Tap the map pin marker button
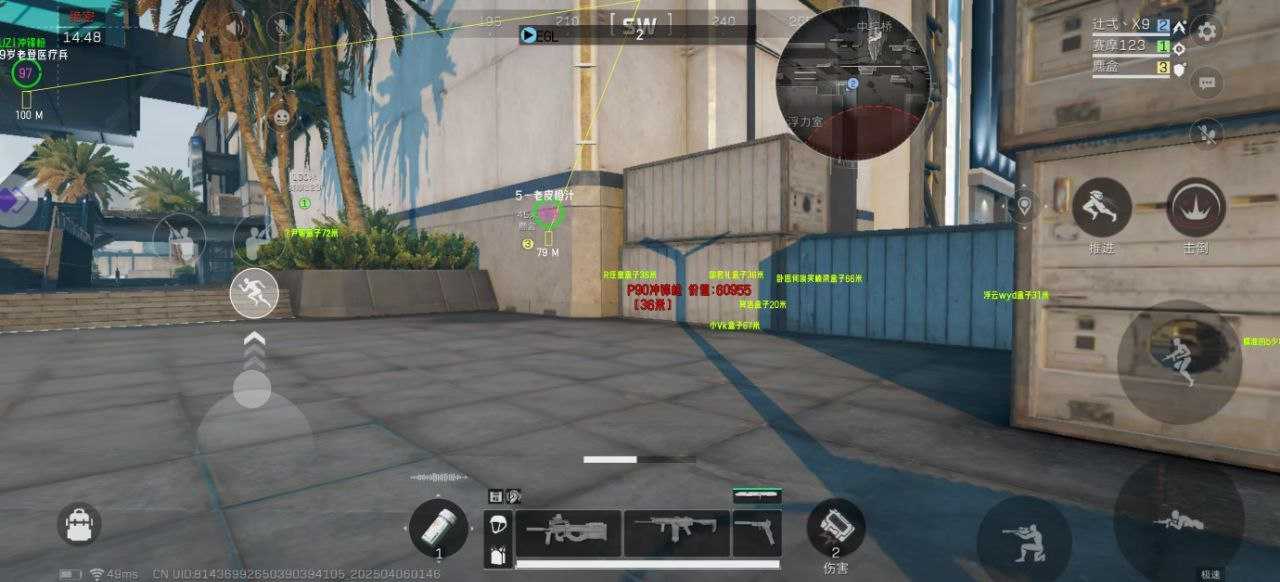1280x582 pixels. click(x=1022, y=207)
